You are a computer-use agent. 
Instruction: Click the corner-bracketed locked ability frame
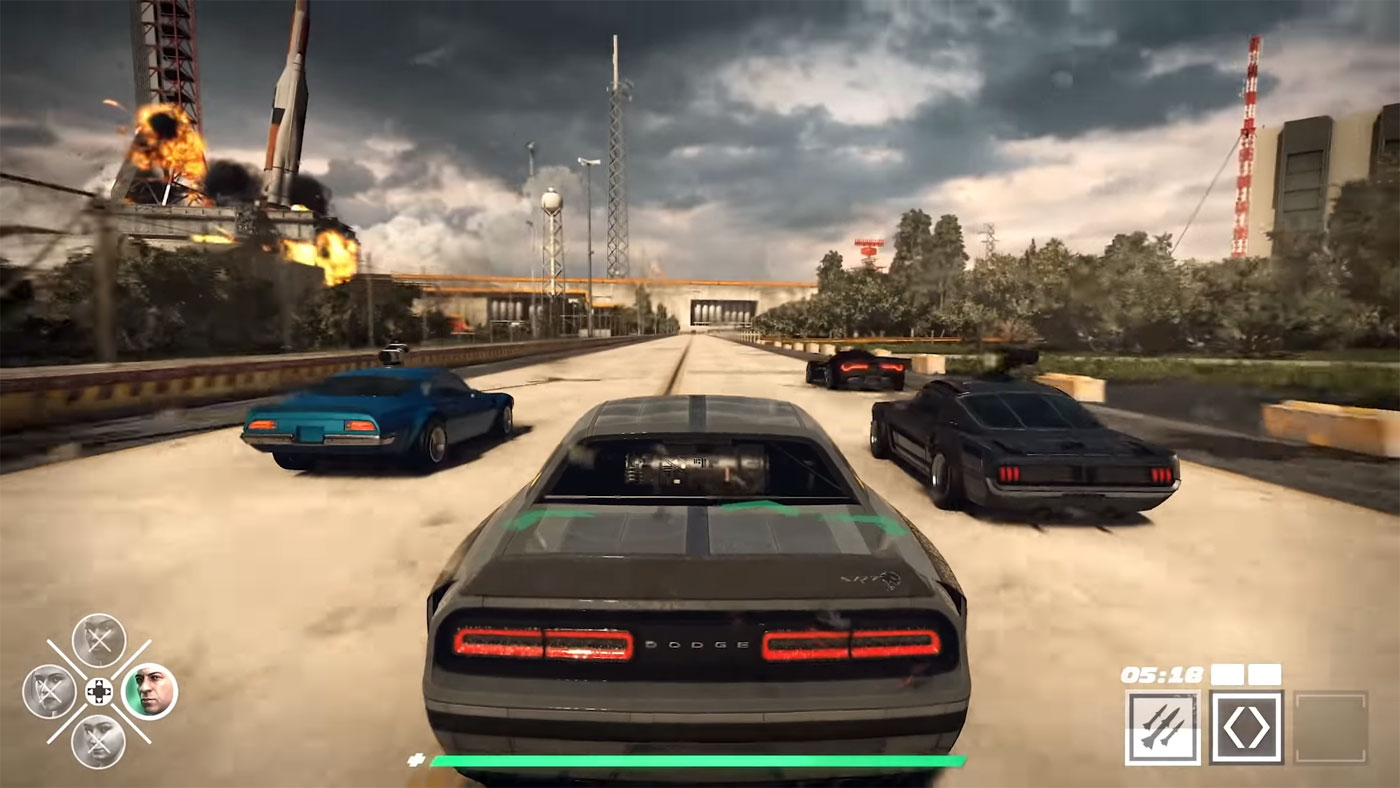[1332, 727]
